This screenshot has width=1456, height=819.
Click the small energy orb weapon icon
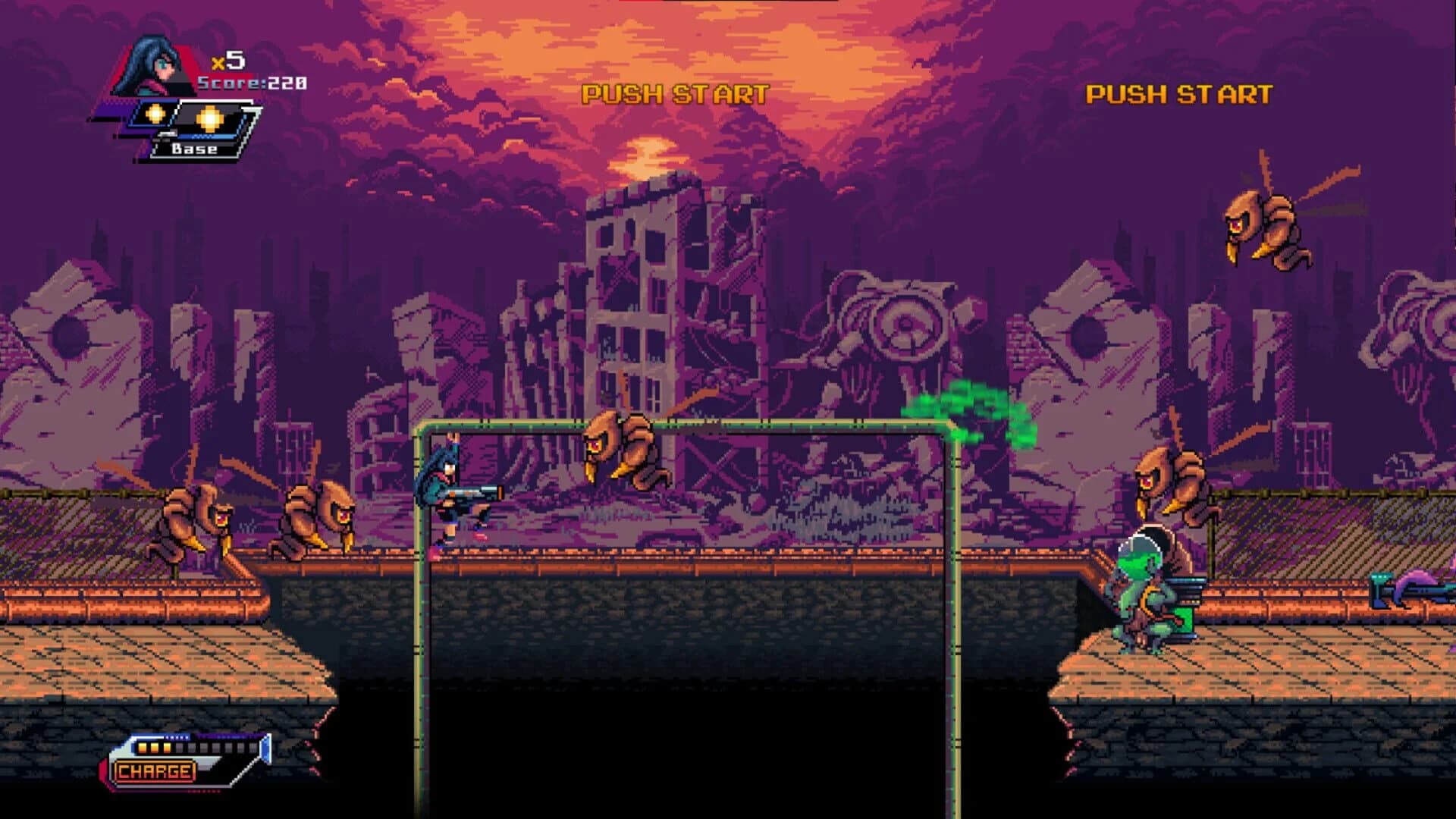click(157, 114)
